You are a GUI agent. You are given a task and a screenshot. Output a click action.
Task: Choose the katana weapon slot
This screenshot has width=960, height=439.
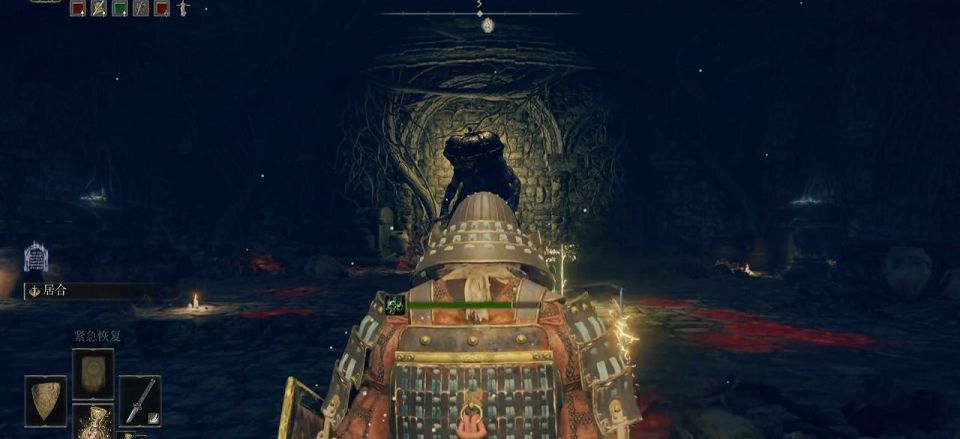(139, 400)
